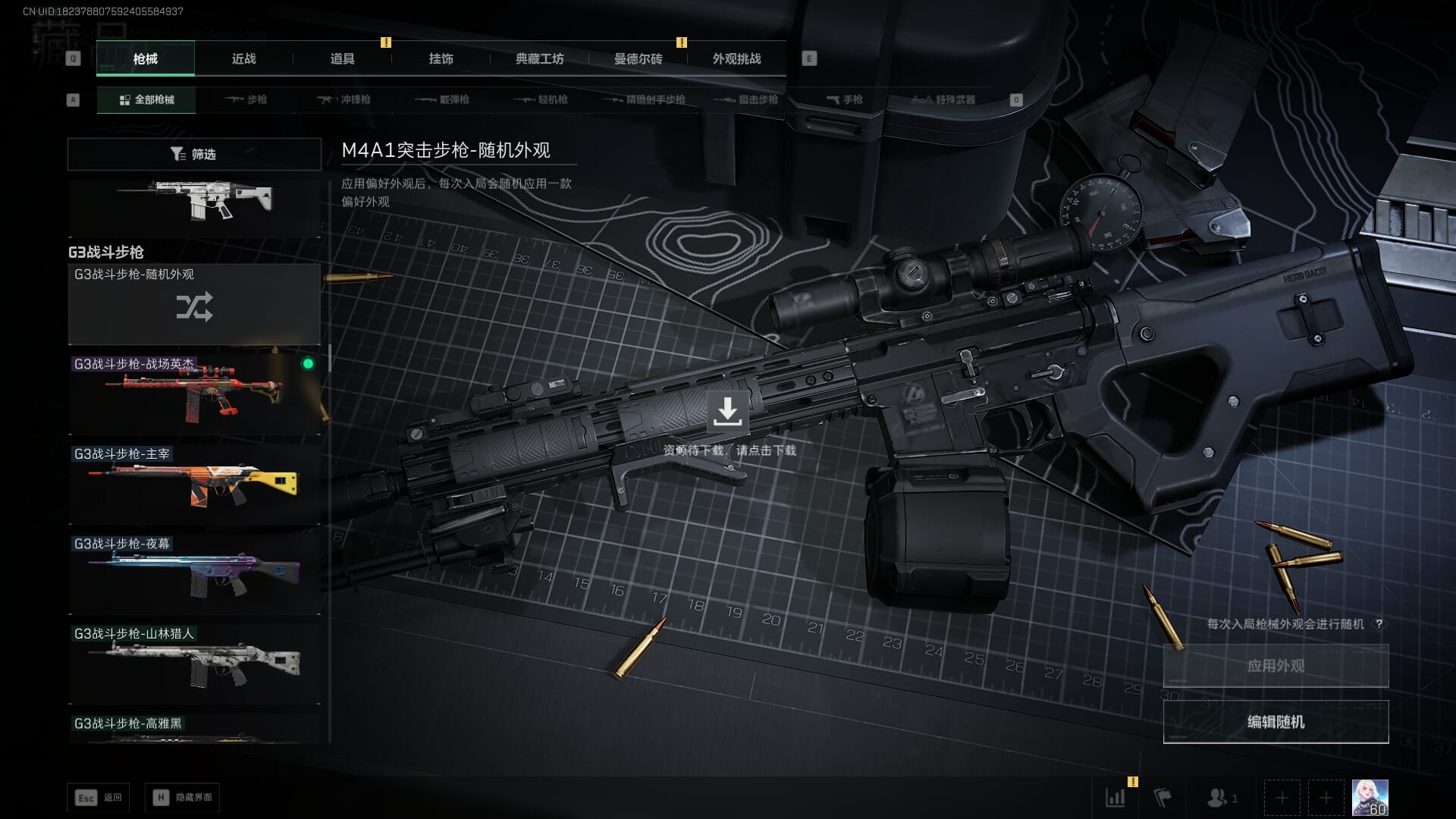This screenshot has height=819, width=1456.
Task: Open the 道具 items tab
Action: pyautogui.click(x=342, y=58)
